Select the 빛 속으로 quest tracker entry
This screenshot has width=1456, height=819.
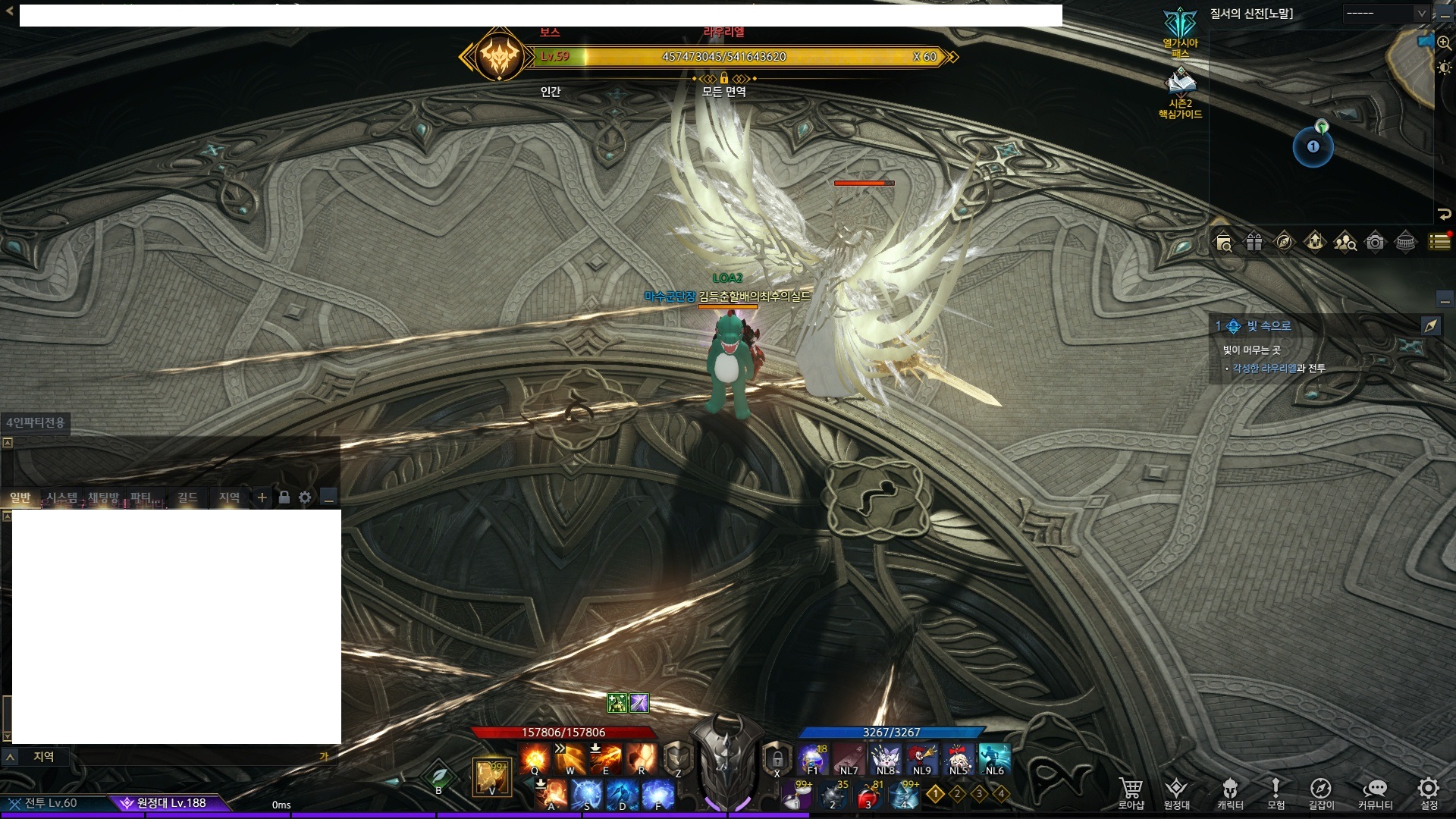click(x=1269, y=326)
